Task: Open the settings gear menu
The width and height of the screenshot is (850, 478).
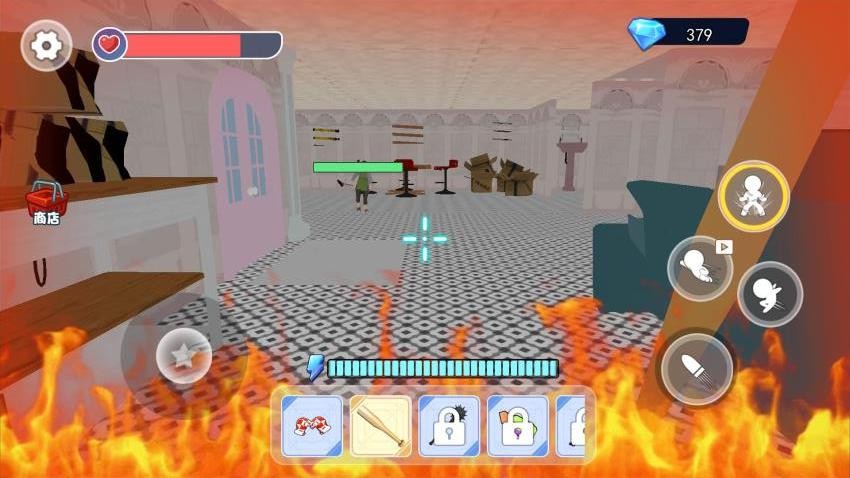Action: tap(45, 45)
